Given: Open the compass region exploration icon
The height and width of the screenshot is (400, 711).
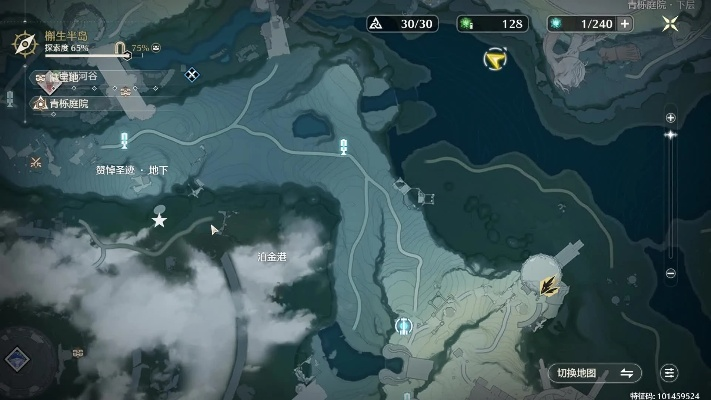Looking at the screenshot, I should (x=24, y=43).
